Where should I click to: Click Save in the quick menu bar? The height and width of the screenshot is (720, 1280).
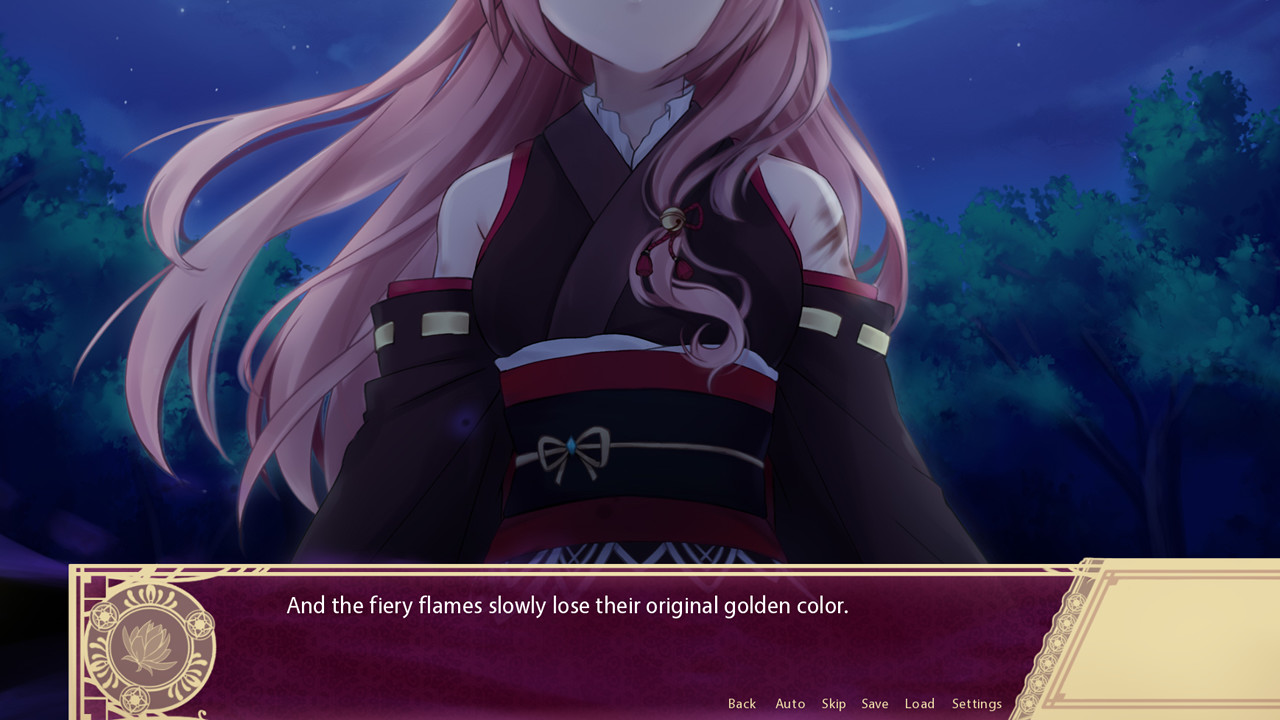[x=874, y=703]
